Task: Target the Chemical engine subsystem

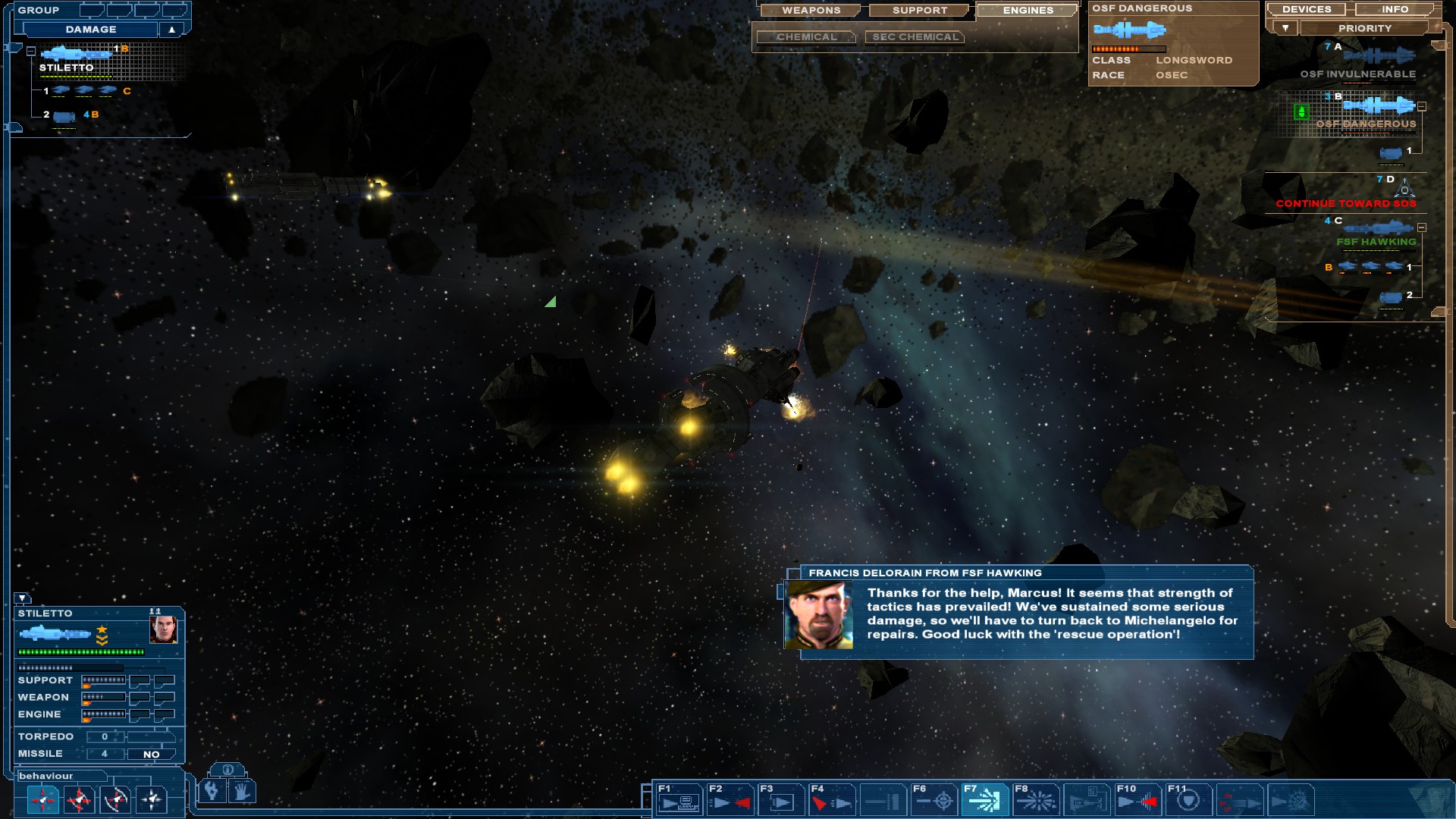Action: click(x=806, y=37)
